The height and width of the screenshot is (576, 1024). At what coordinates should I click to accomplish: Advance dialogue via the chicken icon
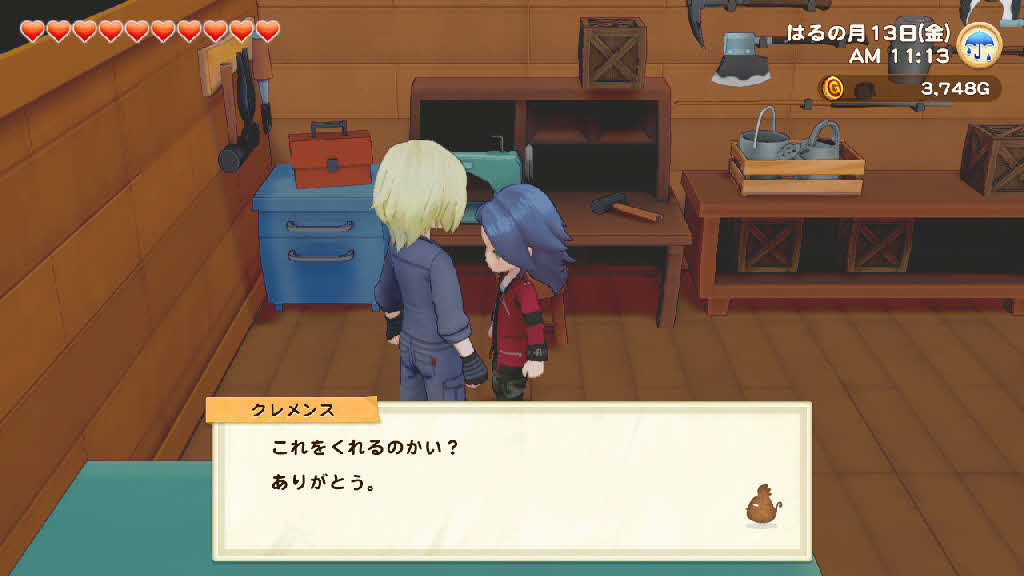(x=761, y=507)
